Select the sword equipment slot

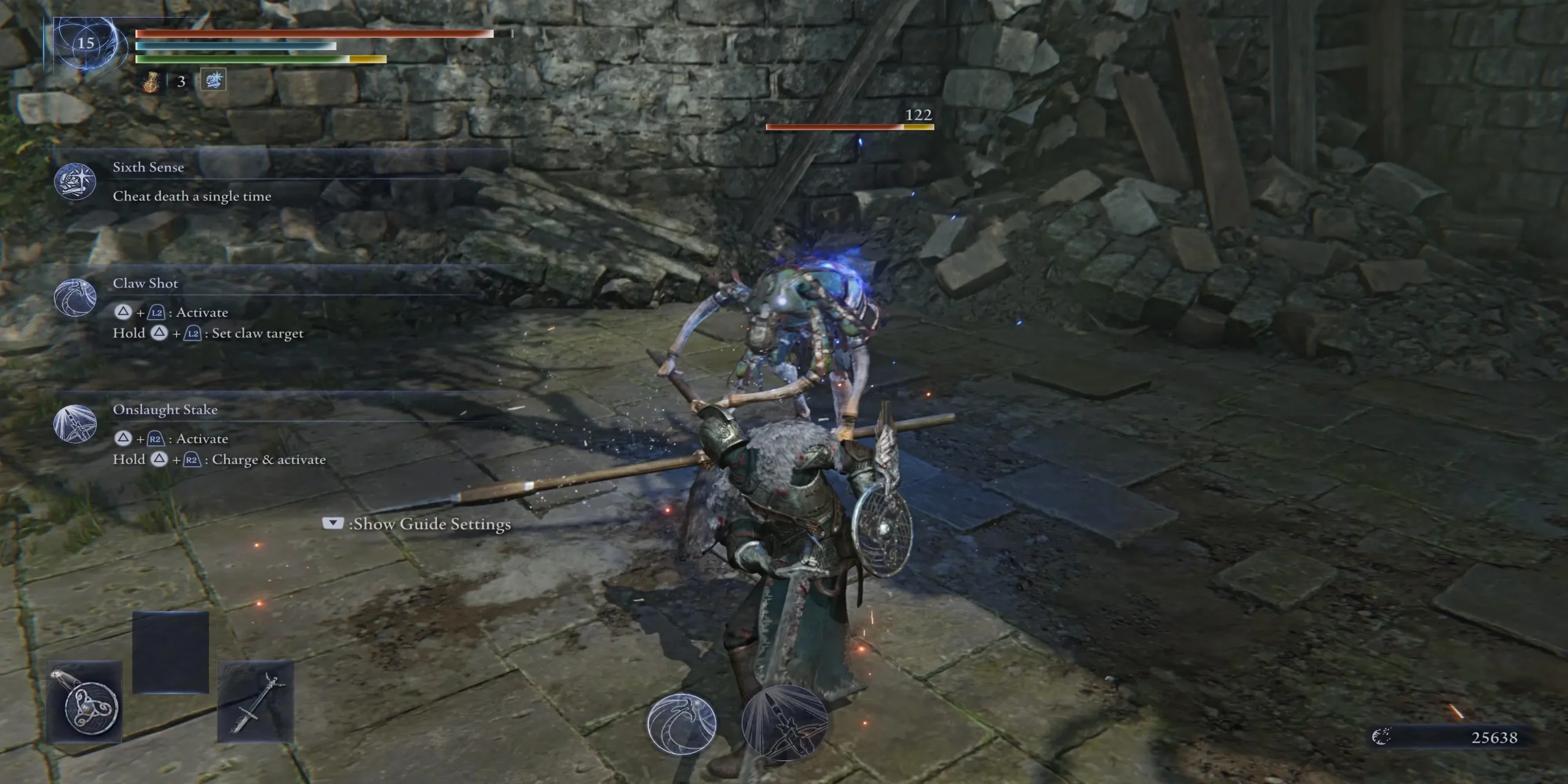tap(255, 703)
